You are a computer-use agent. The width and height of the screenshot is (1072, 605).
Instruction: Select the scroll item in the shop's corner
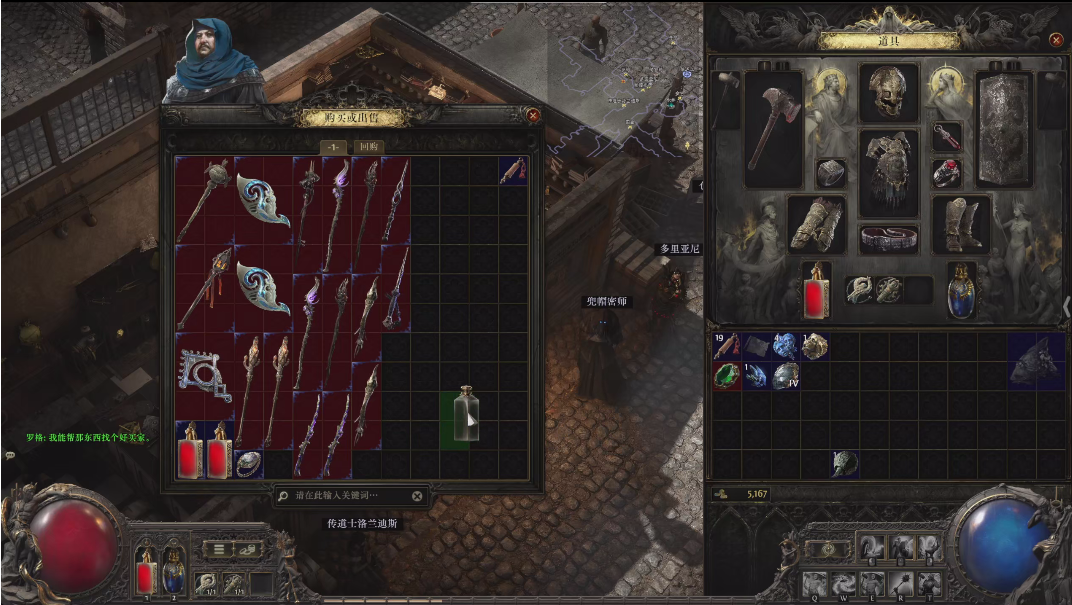point(513,170)
